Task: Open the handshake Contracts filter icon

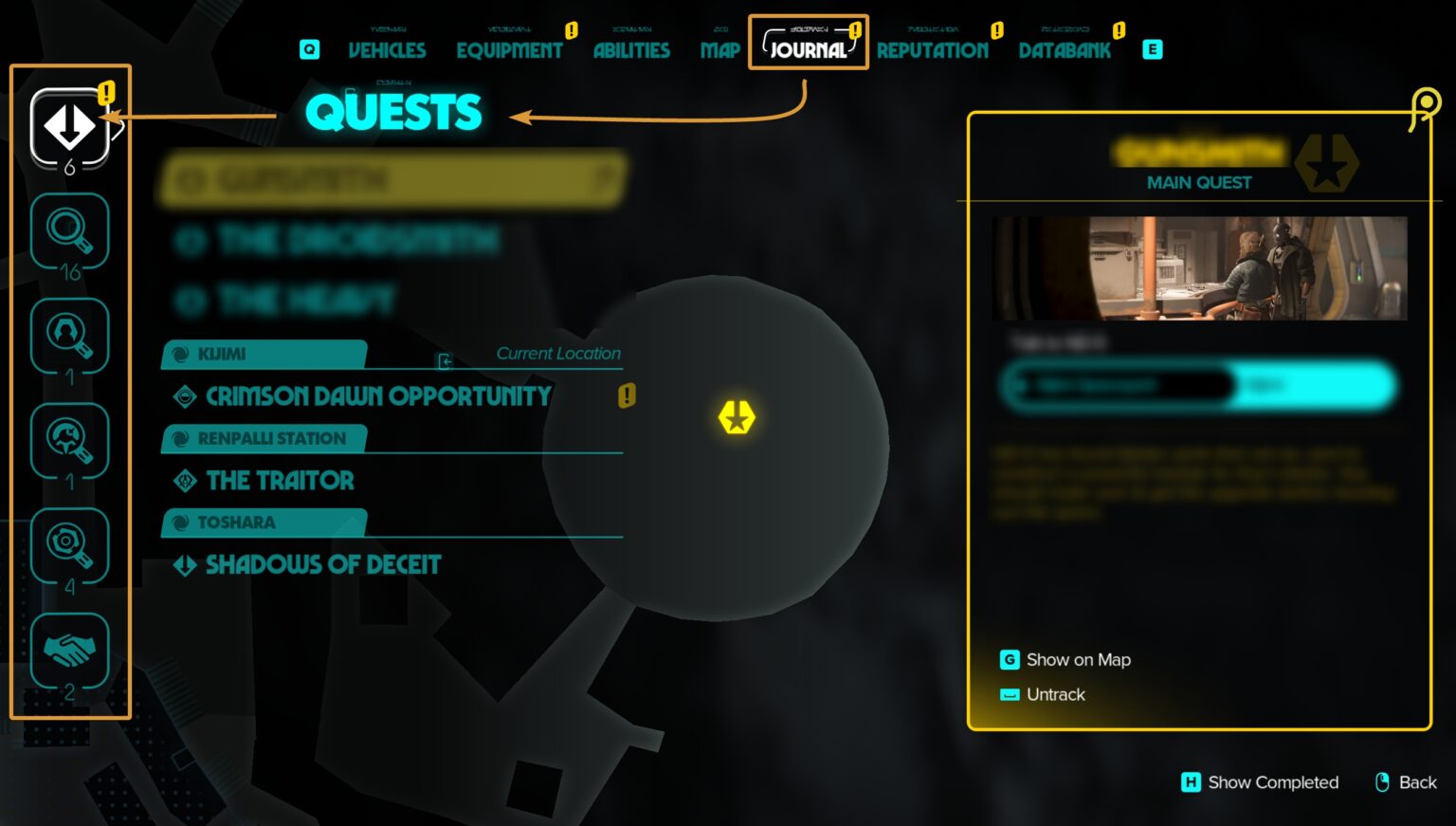Action: click(x=68, y=649)
